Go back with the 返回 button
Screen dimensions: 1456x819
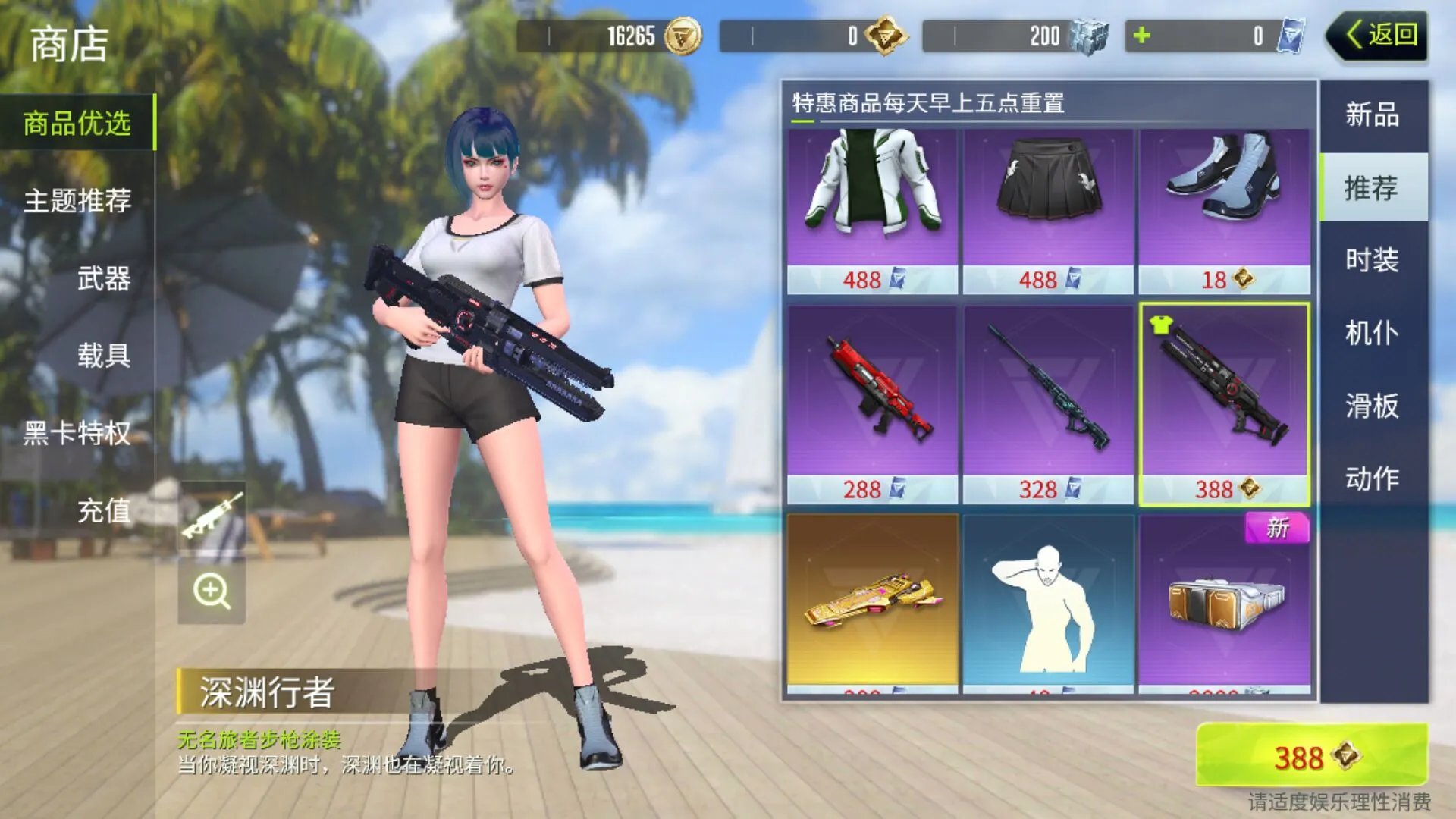coord(1379,36)
